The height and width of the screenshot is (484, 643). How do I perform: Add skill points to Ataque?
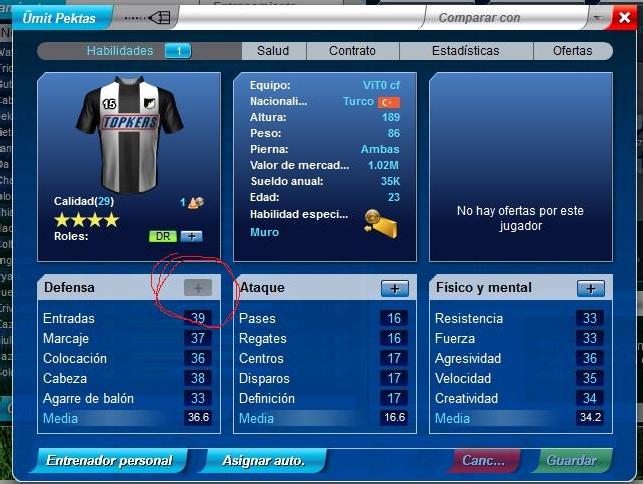tap(394, 288)
